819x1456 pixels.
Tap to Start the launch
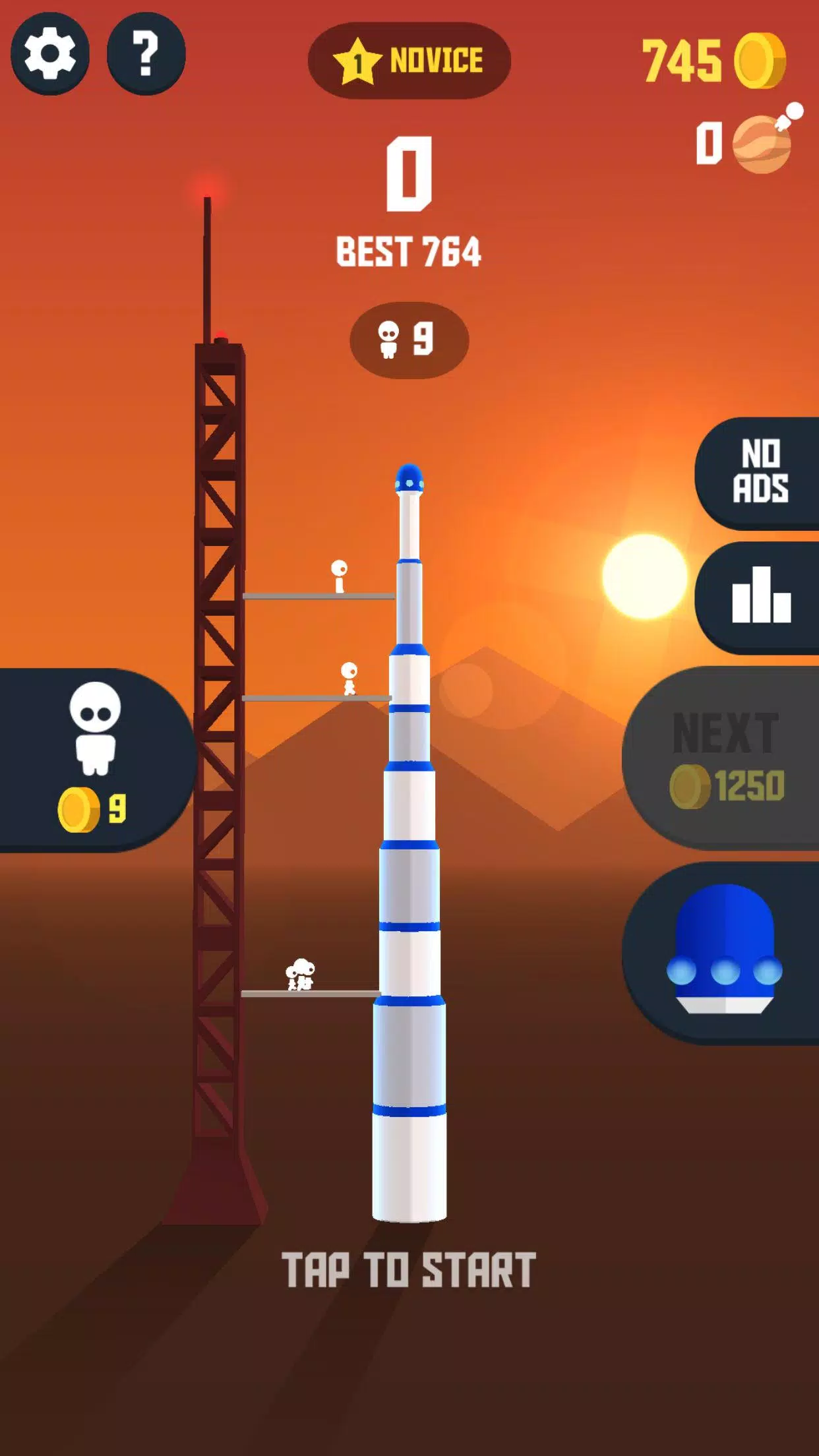pyautogui.click(x=409, y=1270)
